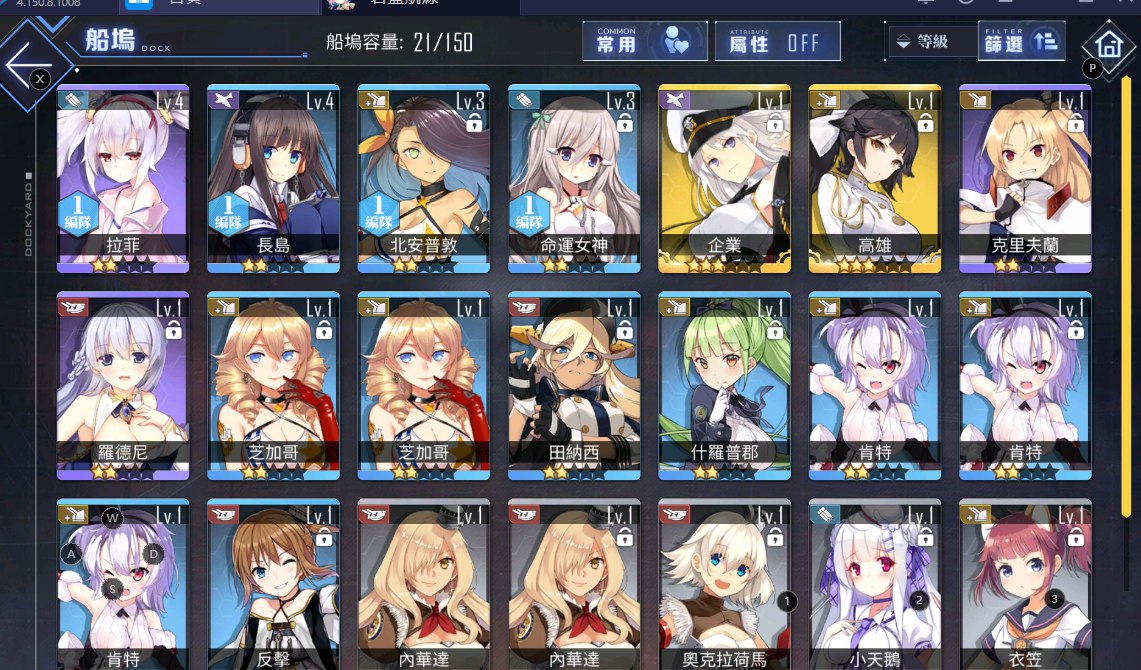Select the 小天鵝 ship card
1141x670 pixels.
(x=874, y=585)
